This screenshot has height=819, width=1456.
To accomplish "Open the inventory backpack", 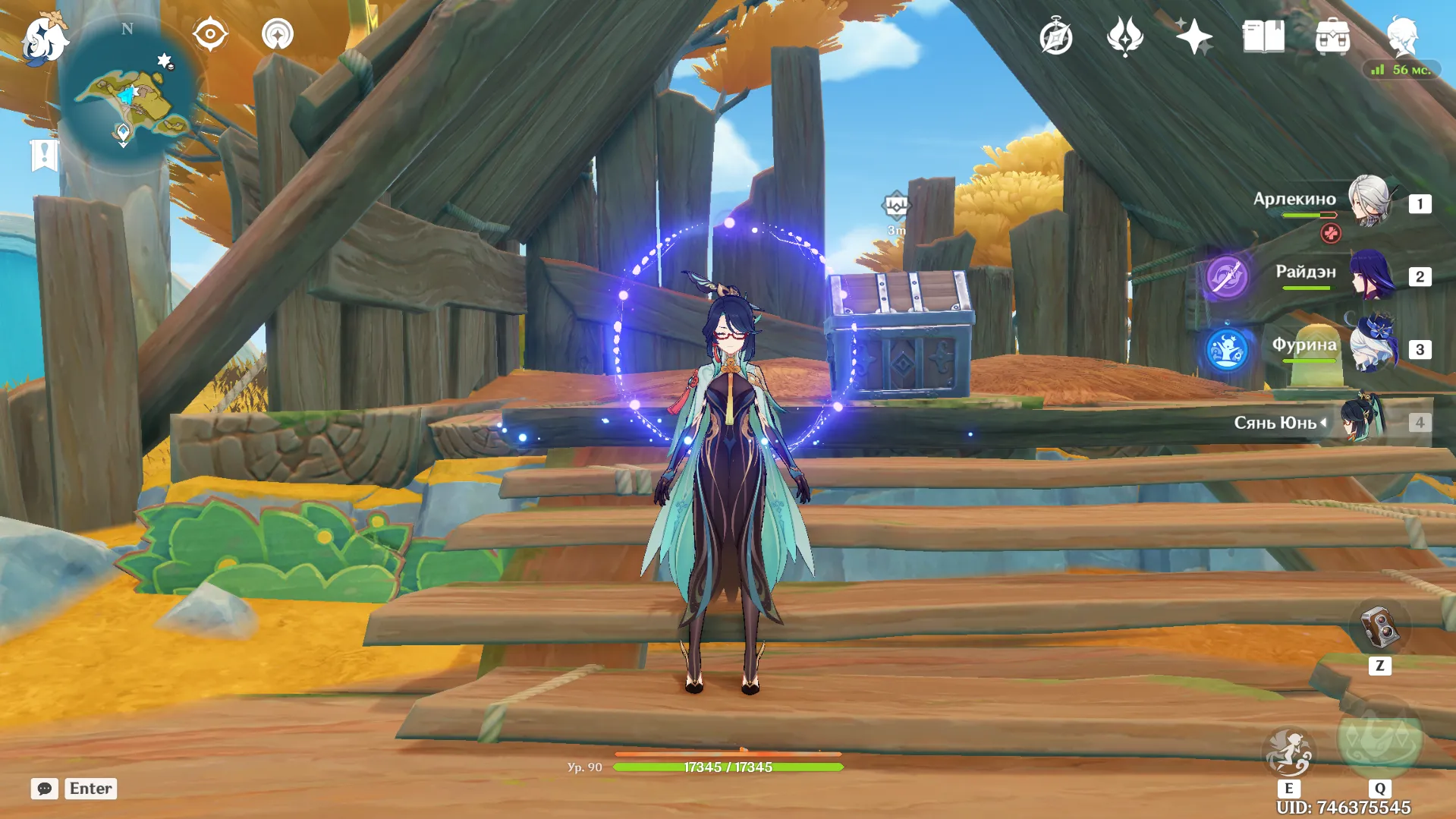I will pyautogui.click(x=1332, y=36).
